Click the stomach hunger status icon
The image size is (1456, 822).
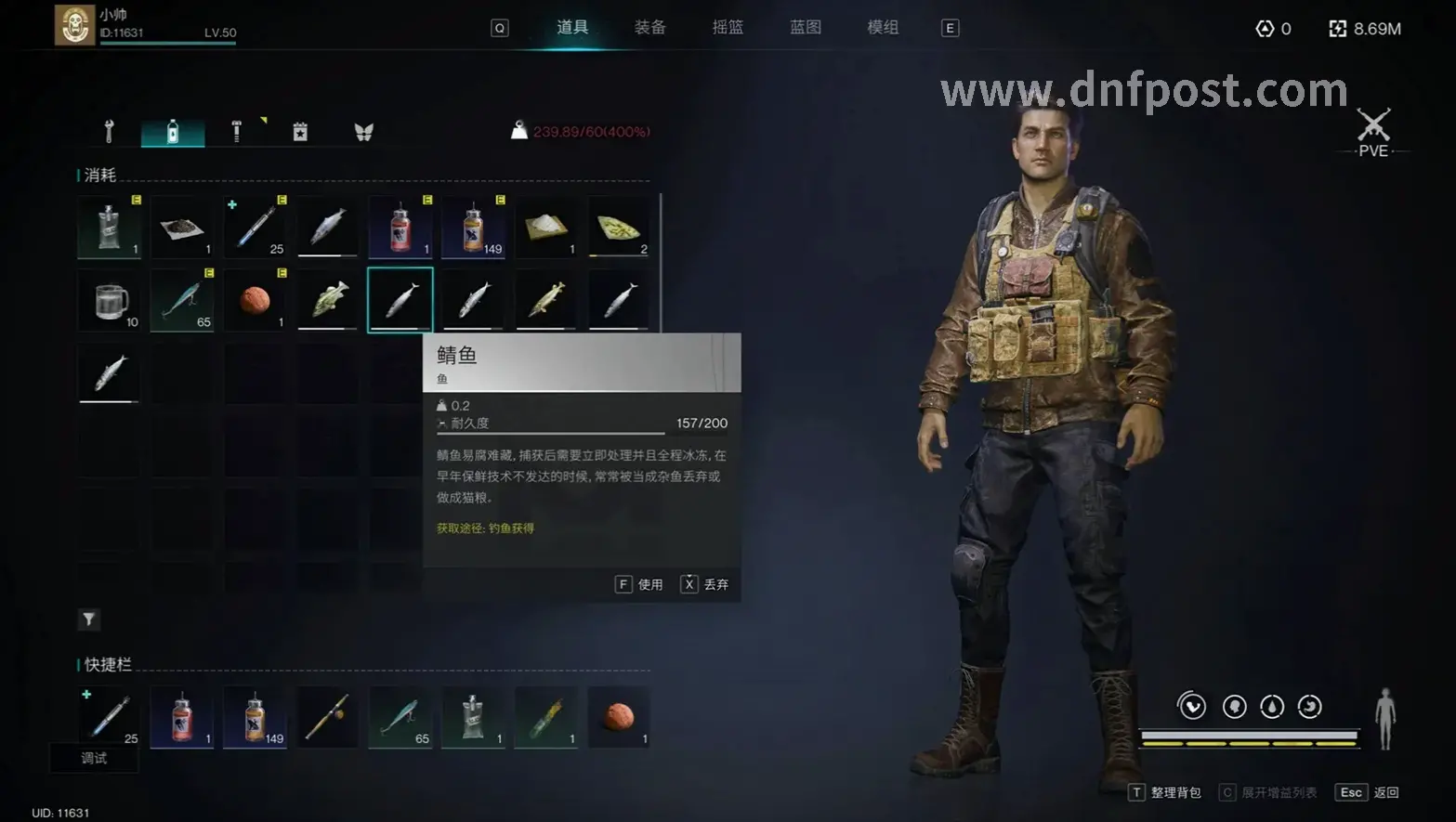point(1310,706)
